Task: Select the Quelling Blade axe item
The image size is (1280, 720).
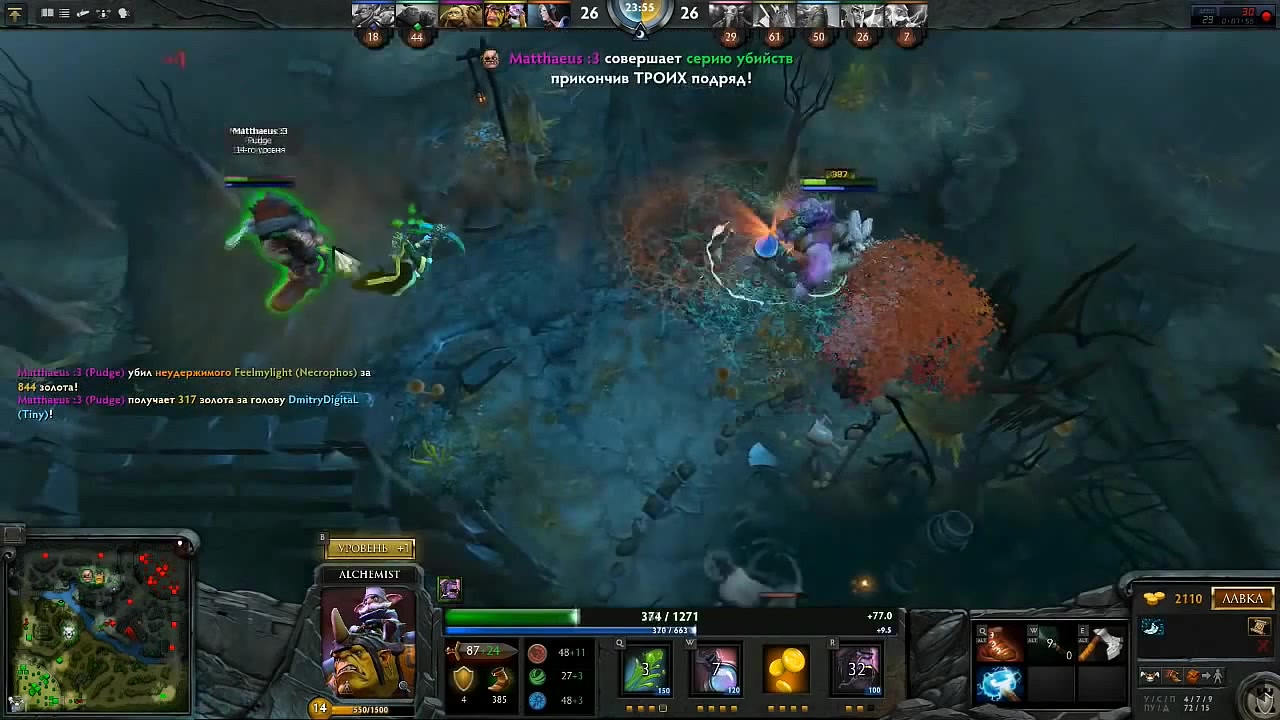Action: 1099,645
